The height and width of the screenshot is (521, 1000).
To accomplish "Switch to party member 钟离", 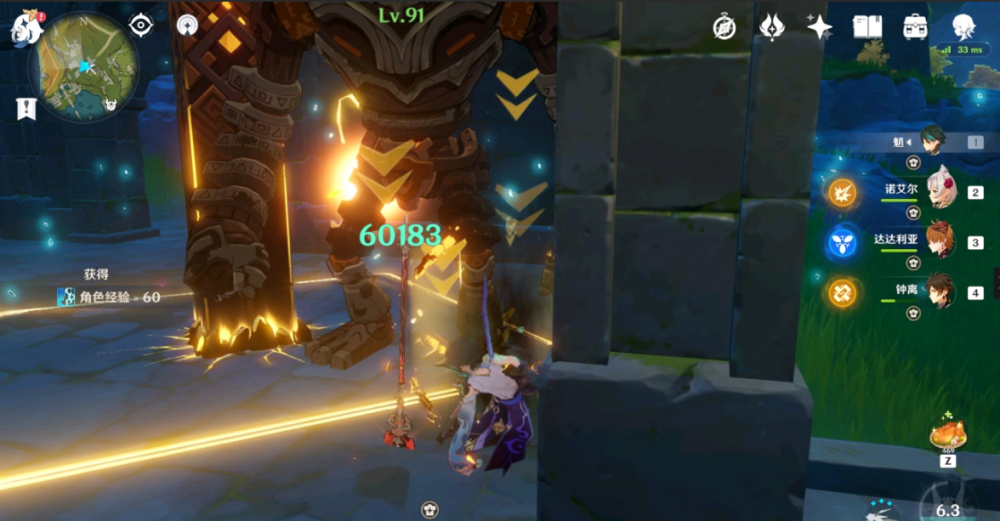I will click(x=940, y=292).
